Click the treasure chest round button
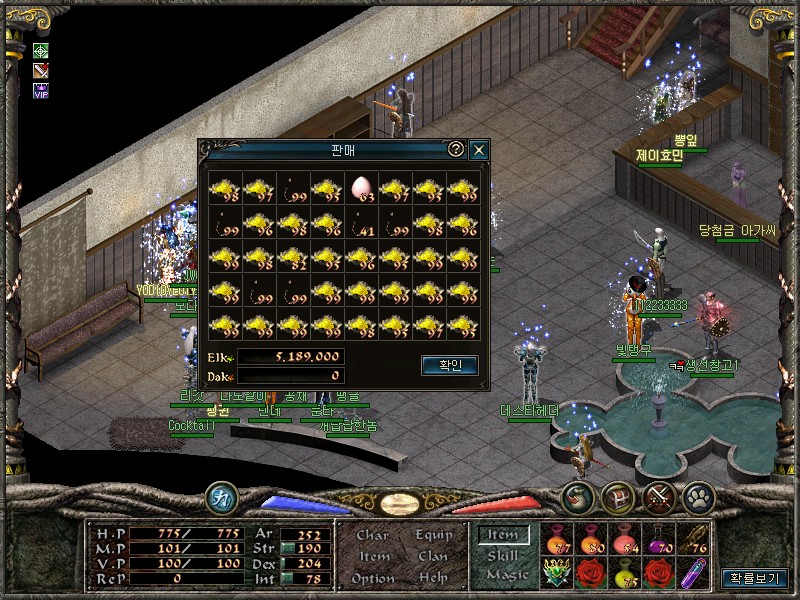This screenshot has width=800, height=600. [617, 497]
